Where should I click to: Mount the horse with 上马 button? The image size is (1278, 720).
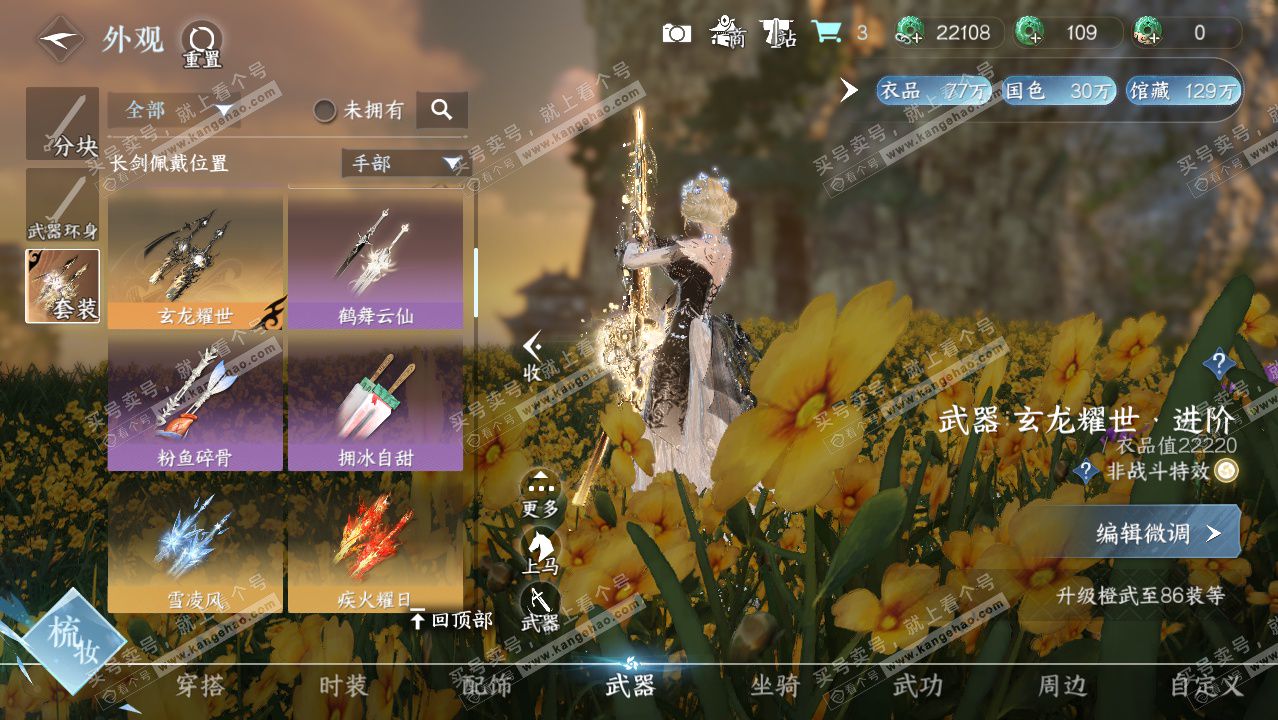pos(540,550)
